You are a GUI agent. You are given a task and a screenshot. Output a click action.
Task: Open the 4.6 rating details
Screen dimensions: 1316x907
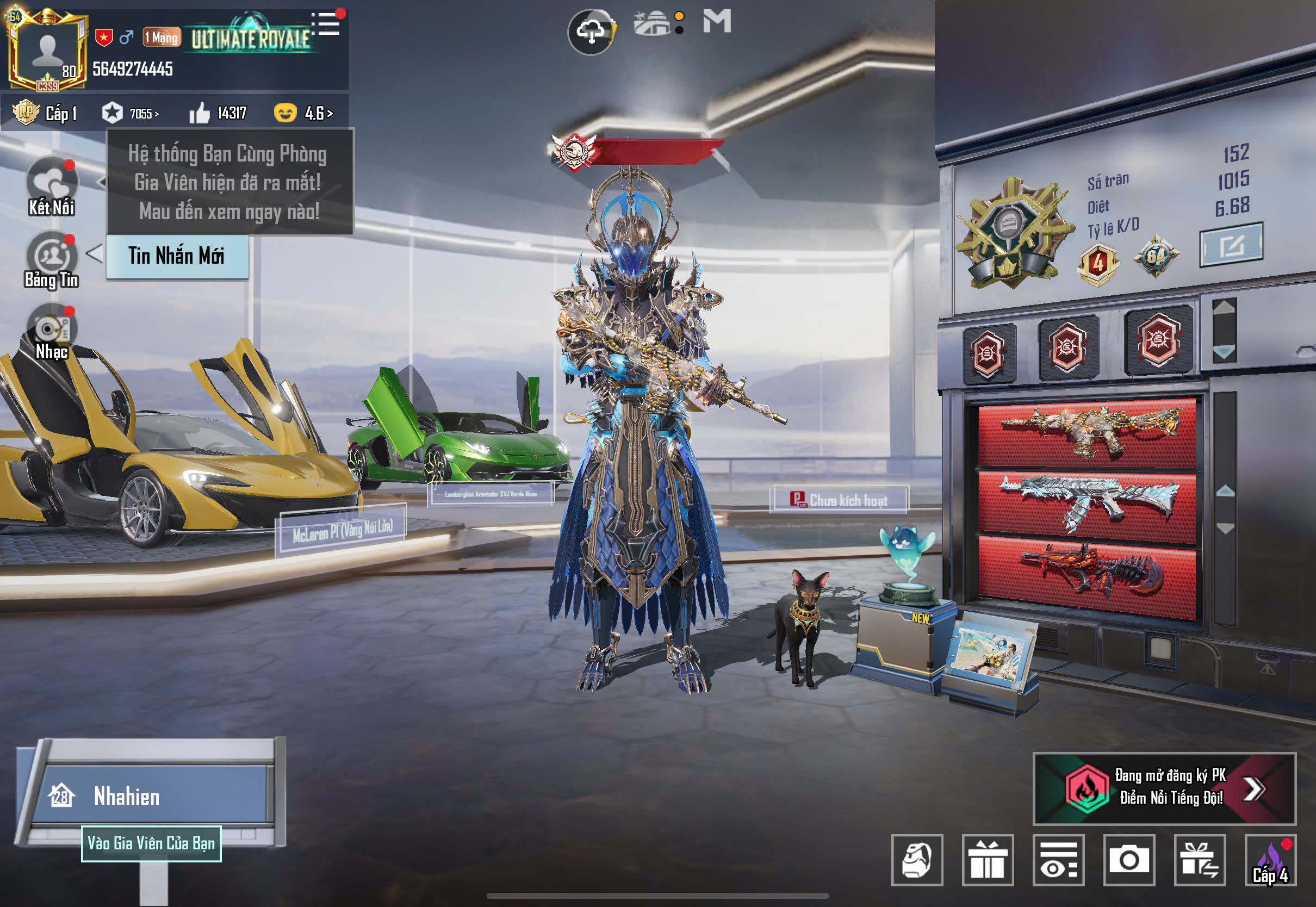[304, 113]
